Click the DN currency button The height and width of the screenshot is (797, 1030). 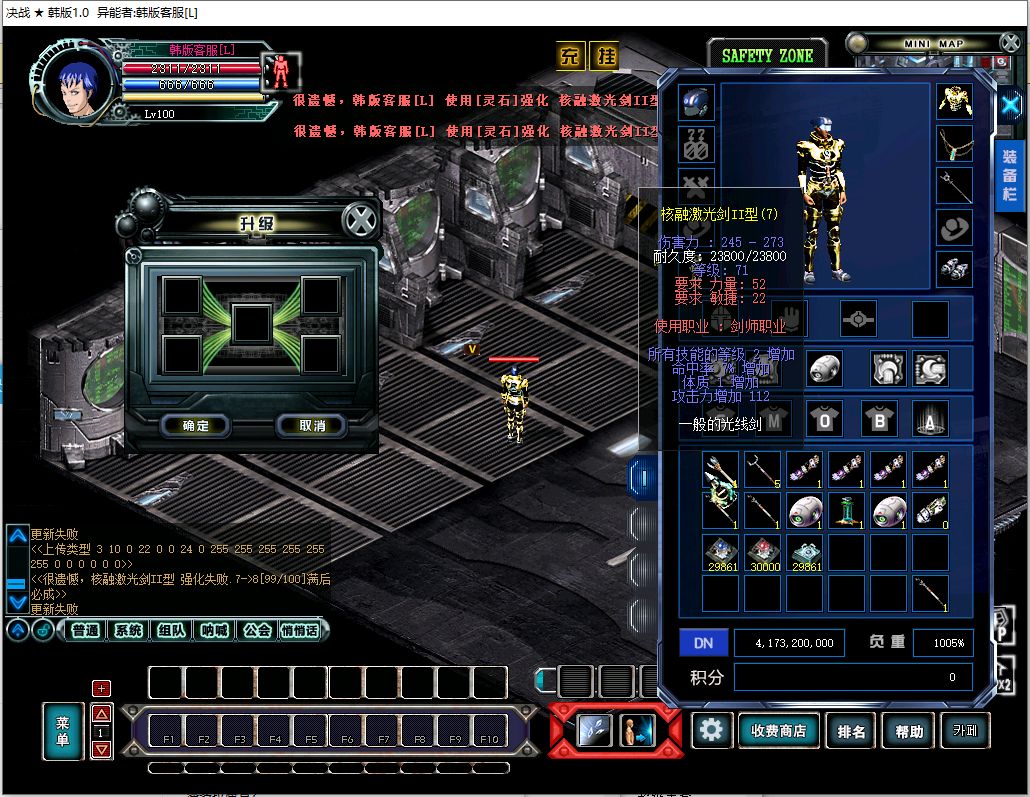coord(704,643)
